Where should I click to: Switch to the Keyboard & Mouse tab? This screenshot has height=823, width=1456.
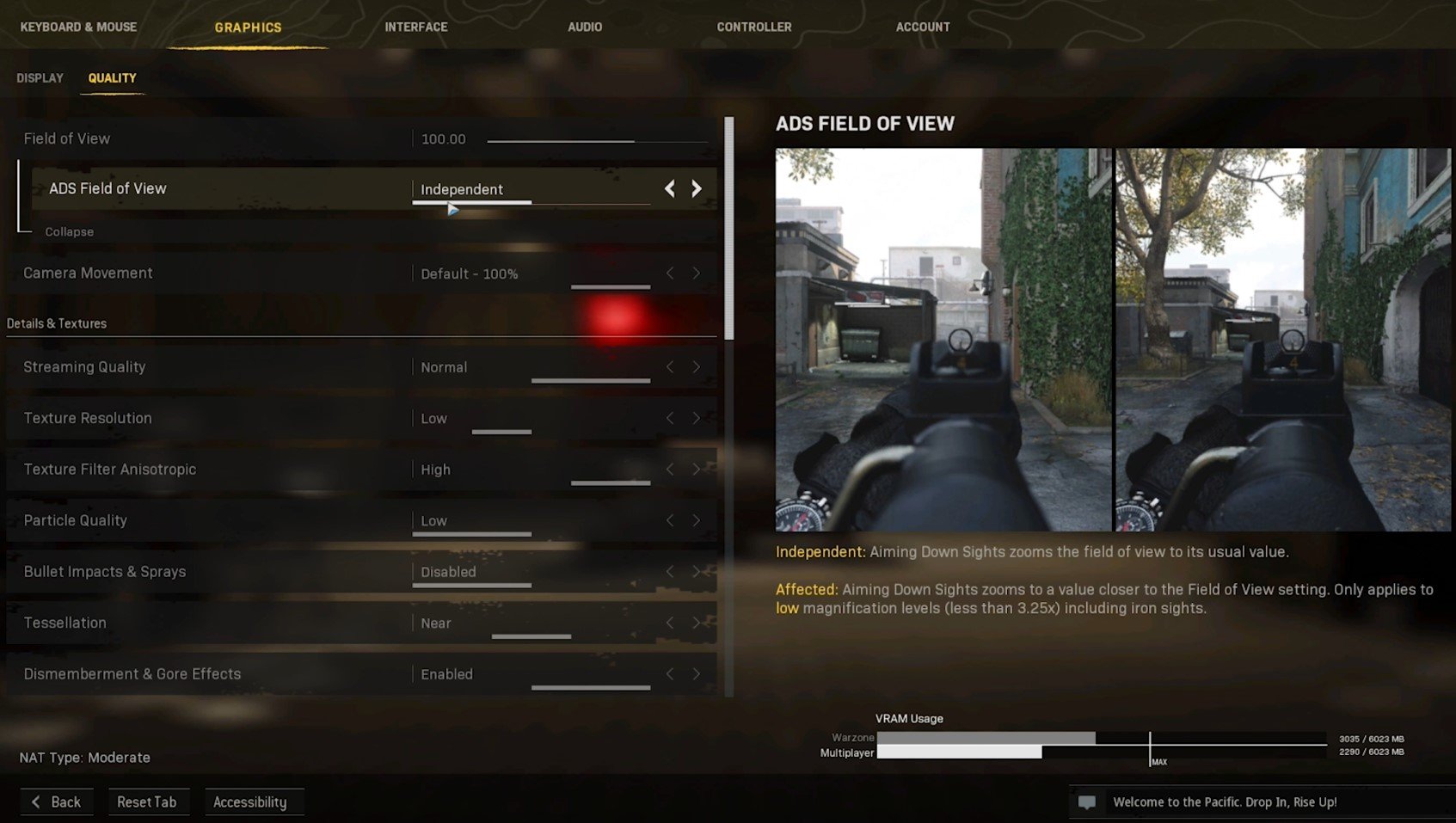pos(78,27)
